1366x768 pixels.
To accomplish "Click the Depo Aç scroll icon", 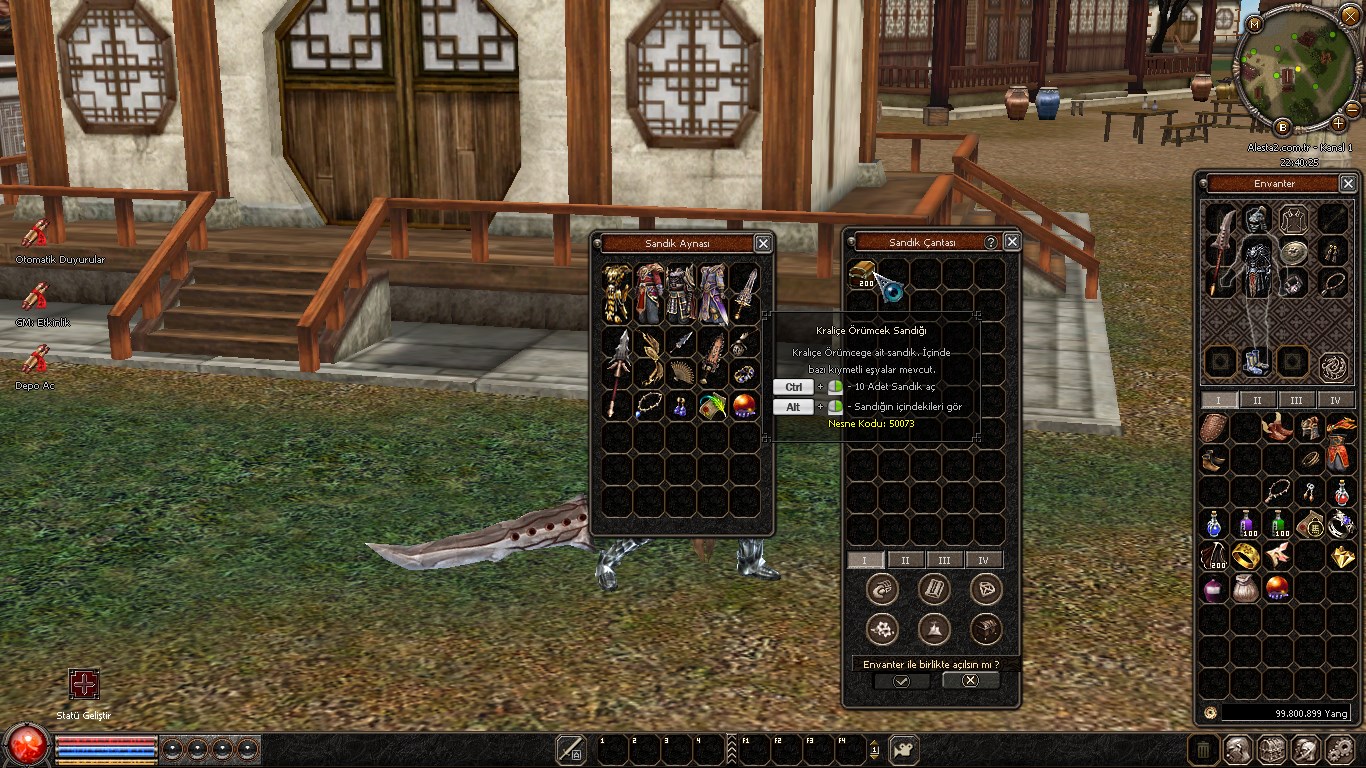I will click(35, 358).
